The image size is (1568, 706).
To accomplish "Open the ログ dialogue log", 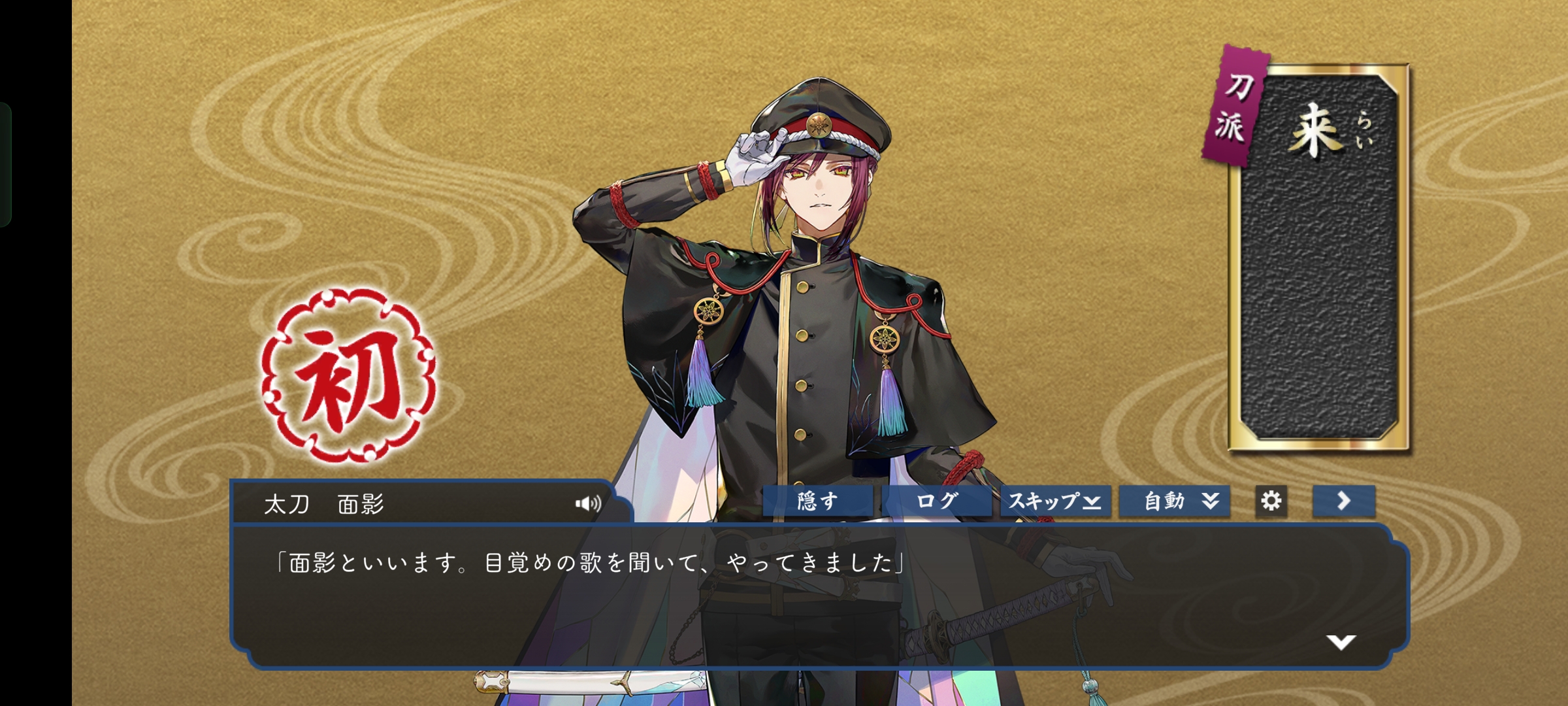I will 937,501.
